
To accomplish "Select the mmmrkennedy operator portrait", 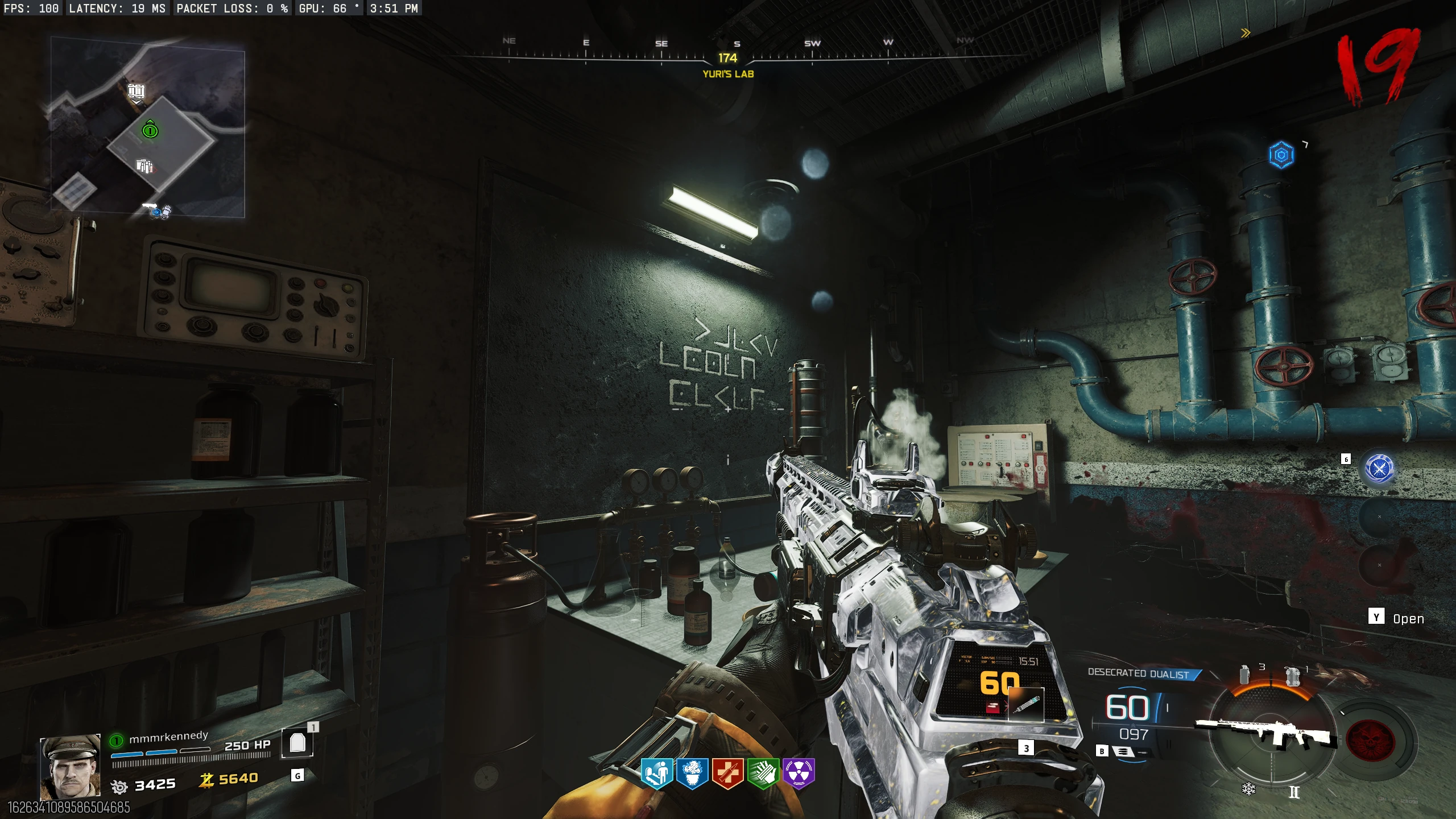I will pyautogui.click(x=70, y=766).
